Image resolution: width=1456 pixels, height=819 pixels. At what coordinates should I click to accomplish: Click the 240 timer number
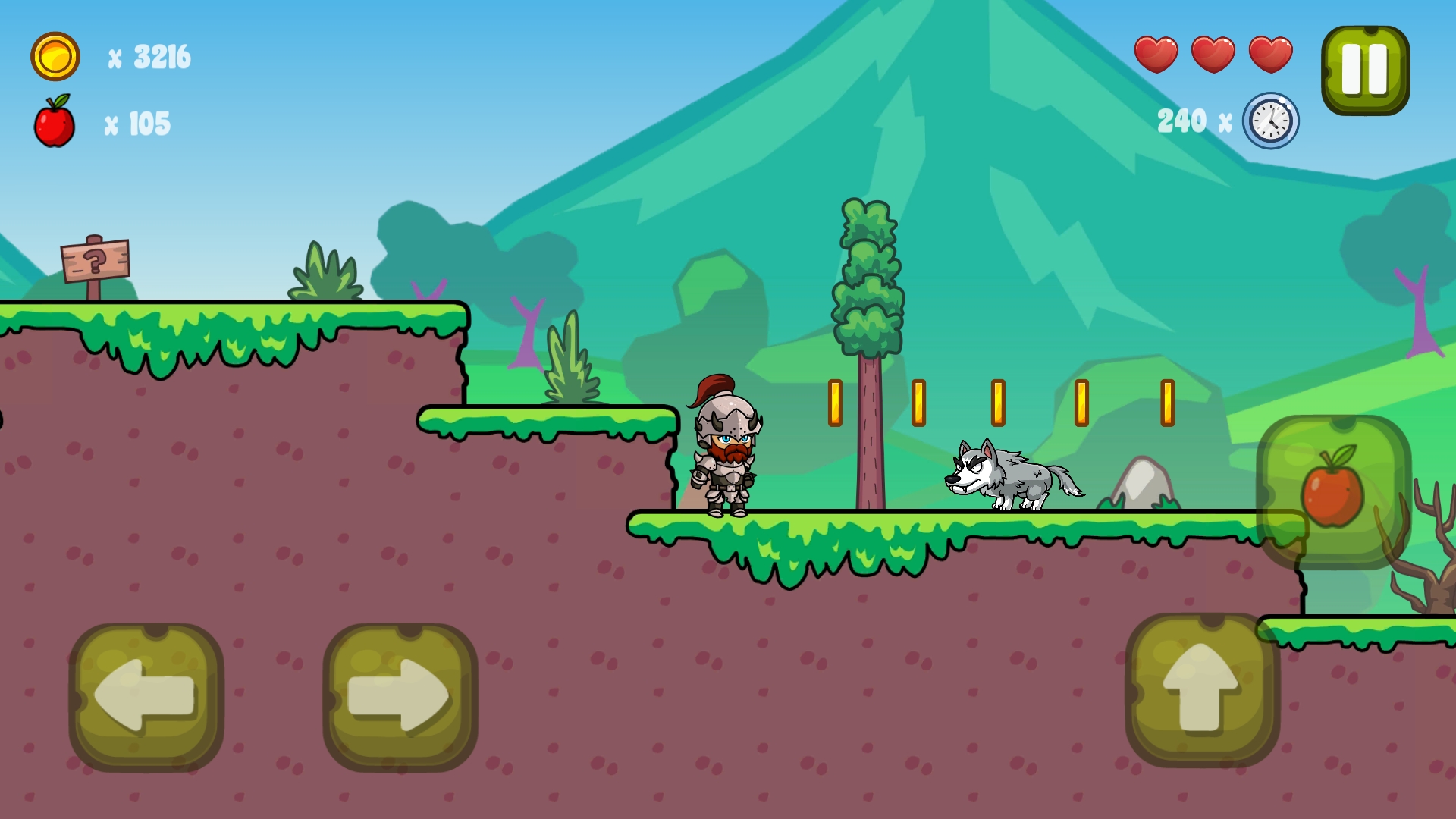(1181, 119)
